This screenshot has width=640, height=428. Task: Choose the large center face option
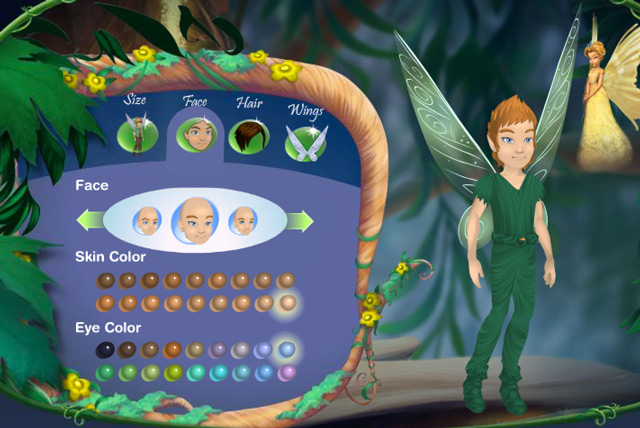[193, 219]
